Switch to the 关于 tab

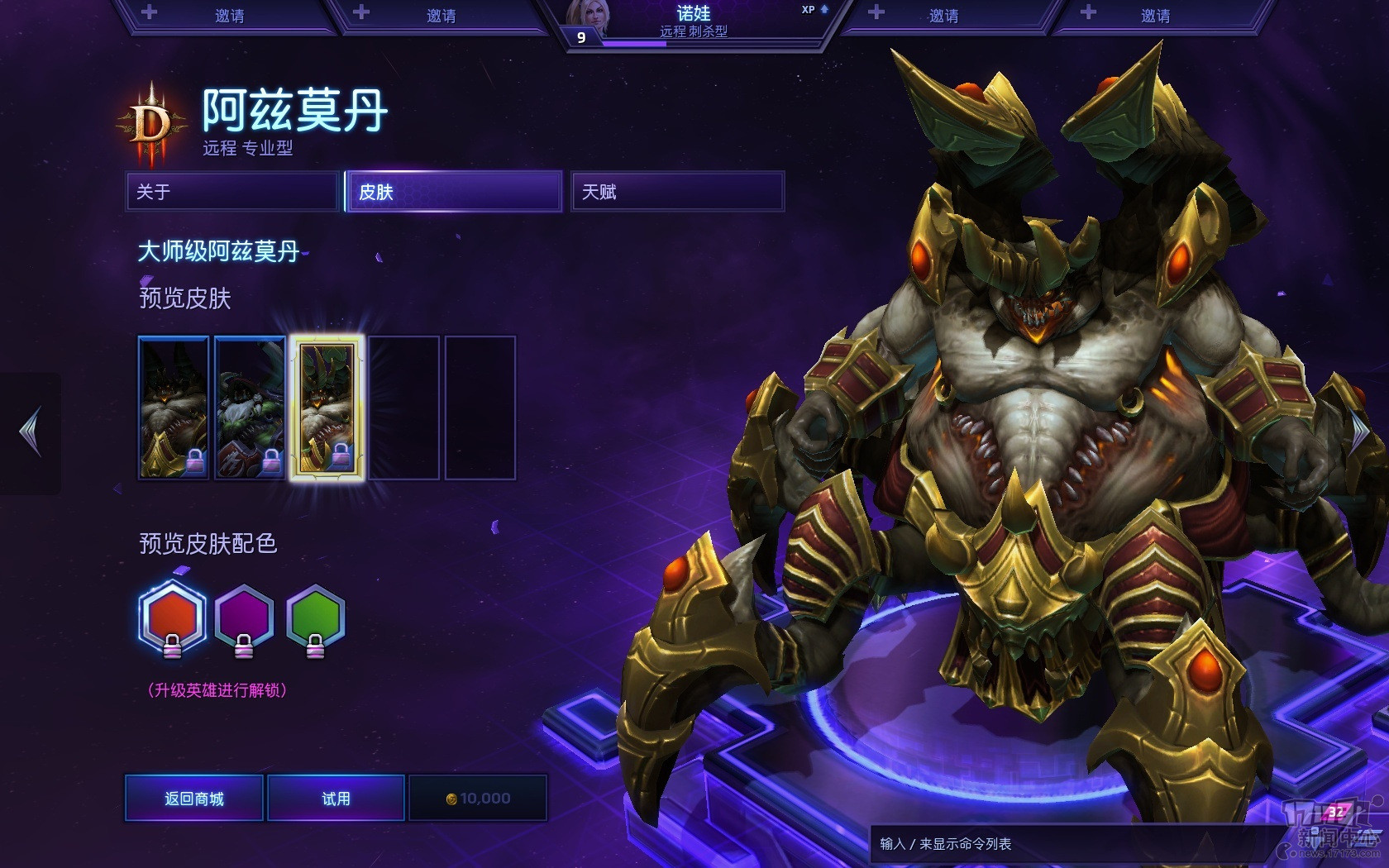pyautogui.click(x=232, y=192)
